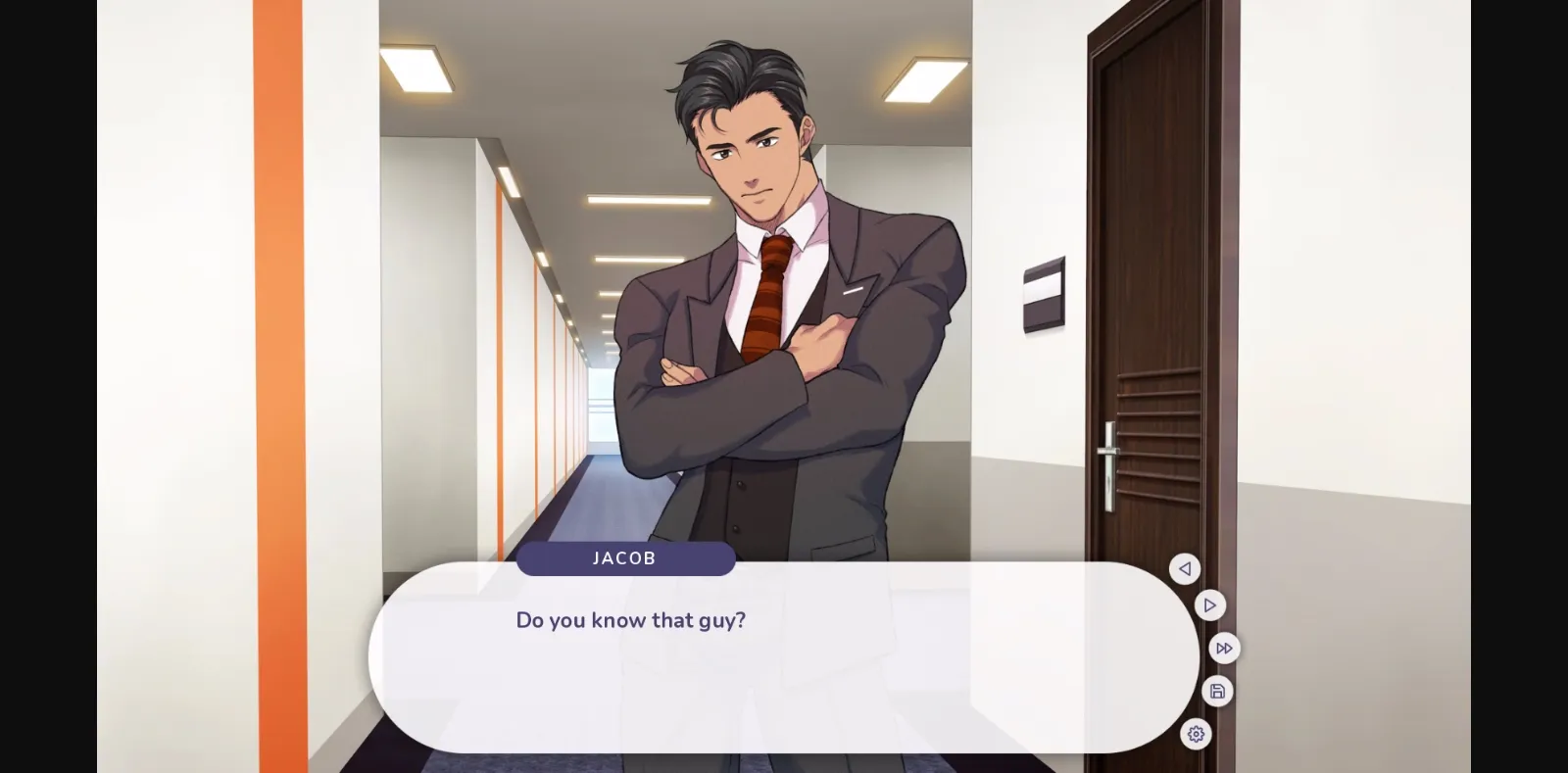The height and width of the screenshot is (773, 1568).
Task: Open game settings using the gear icon
Action: click(1196, 734)
